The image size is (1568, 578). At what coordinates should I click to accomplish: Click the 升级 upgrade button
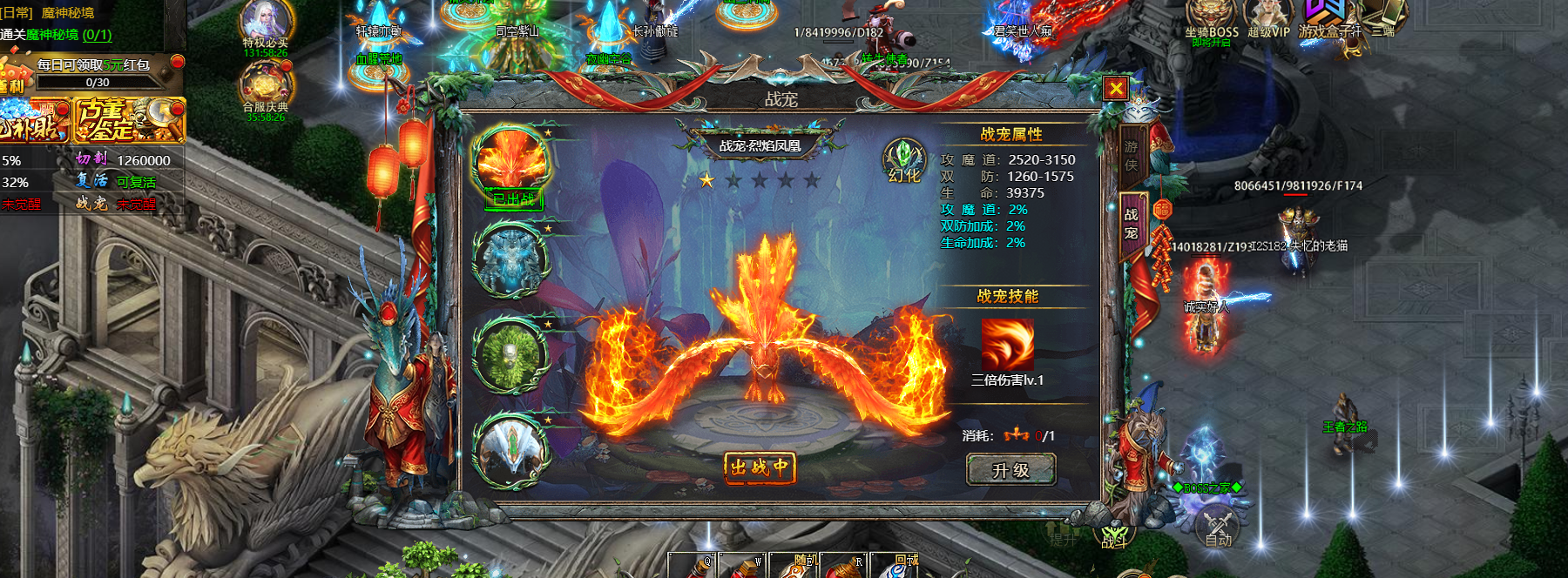pos(1010,470)
